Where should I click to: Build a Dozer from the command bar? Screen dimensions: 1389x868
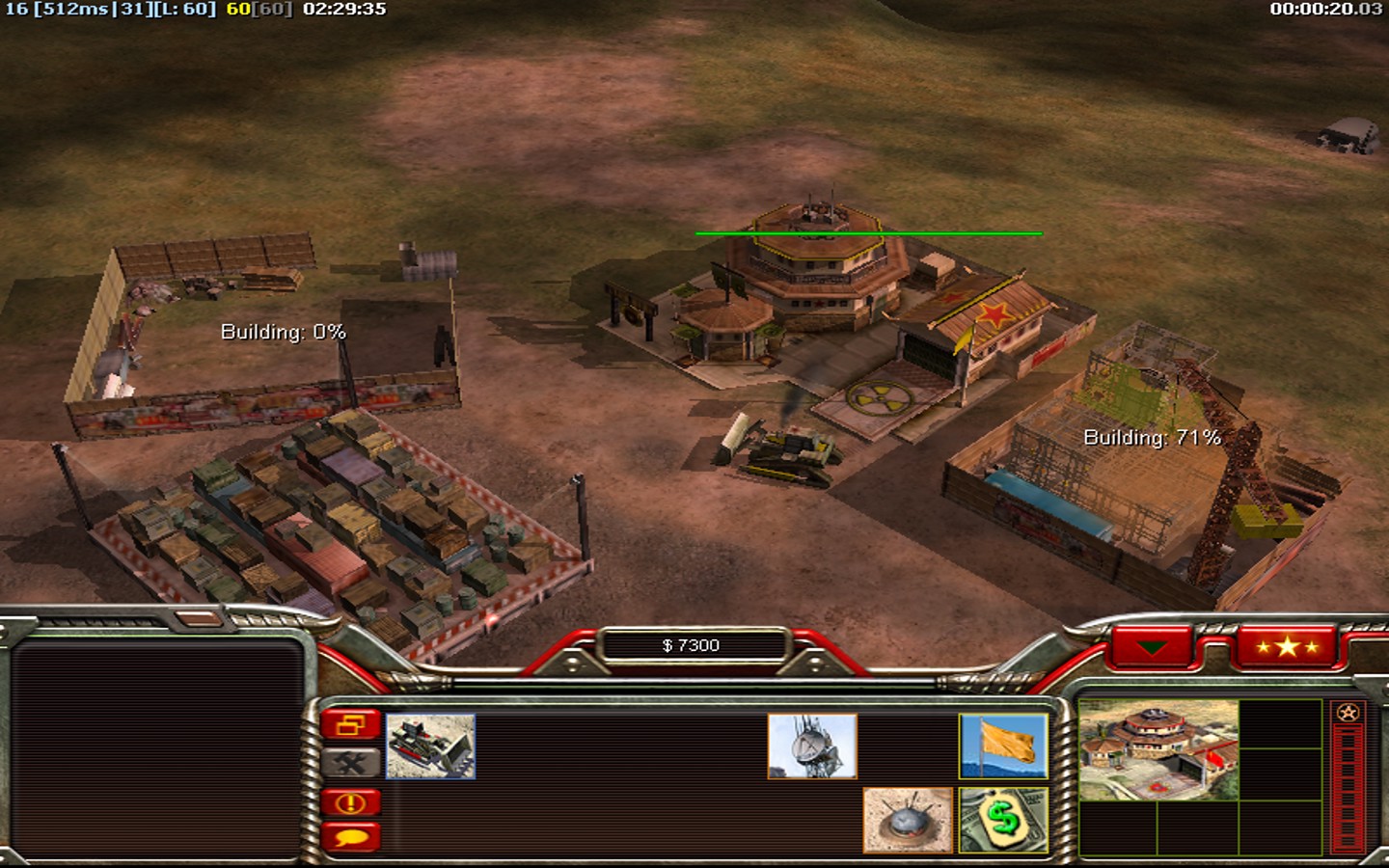pos(430,746)
